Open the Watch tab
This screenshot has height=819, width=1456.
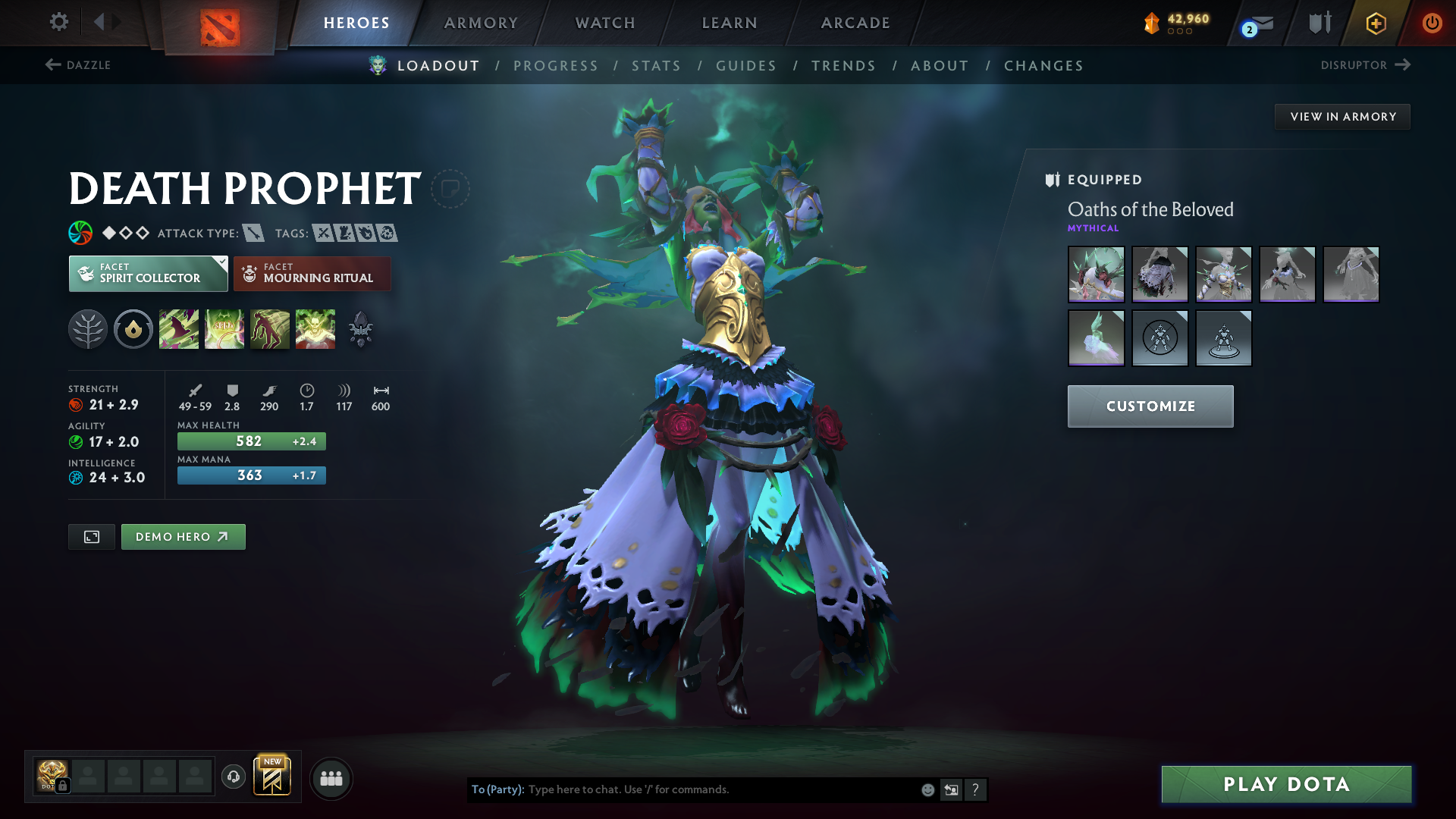605,23
